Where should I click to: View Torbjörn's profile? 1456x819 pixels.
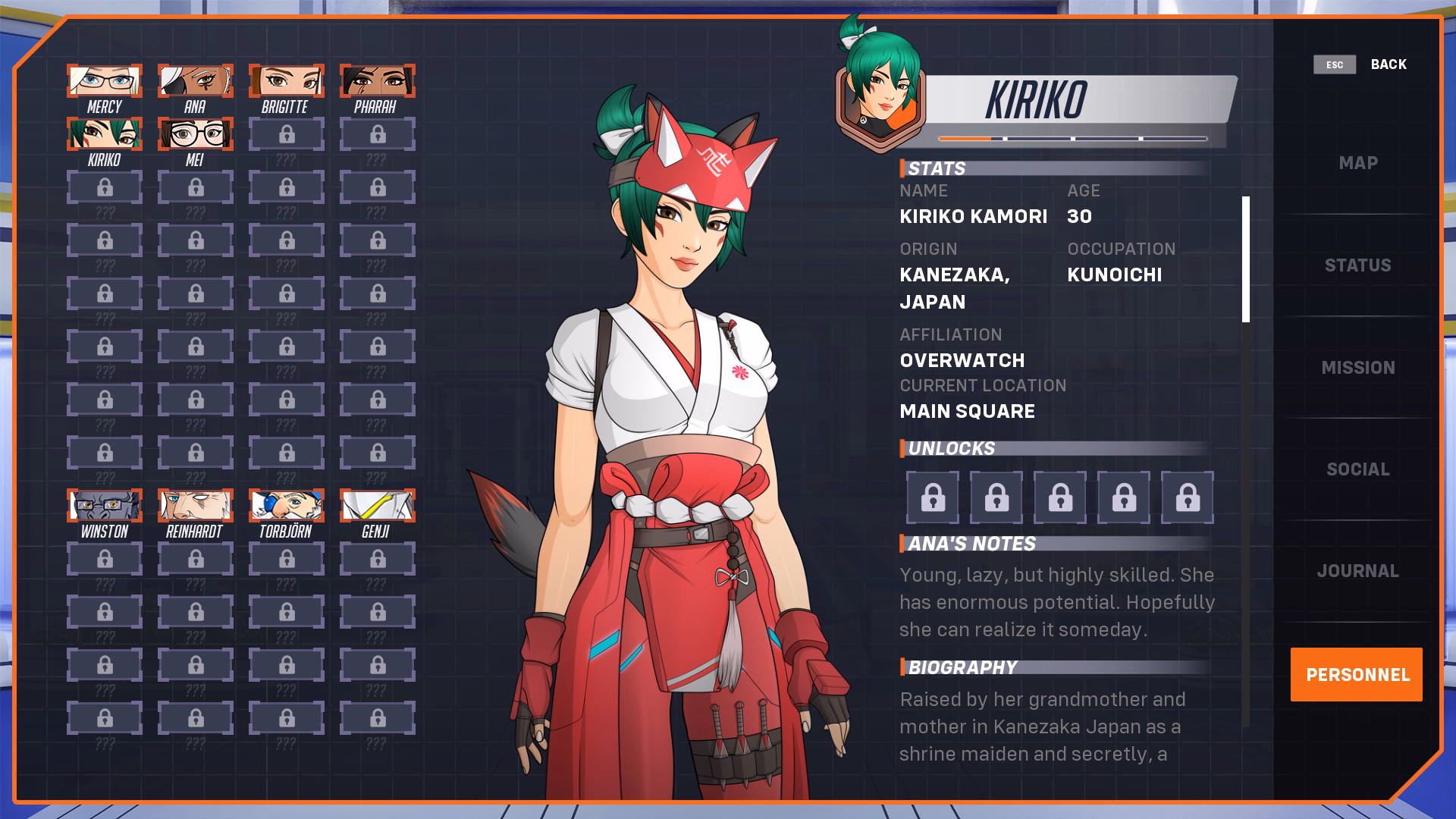pos(287,507)
